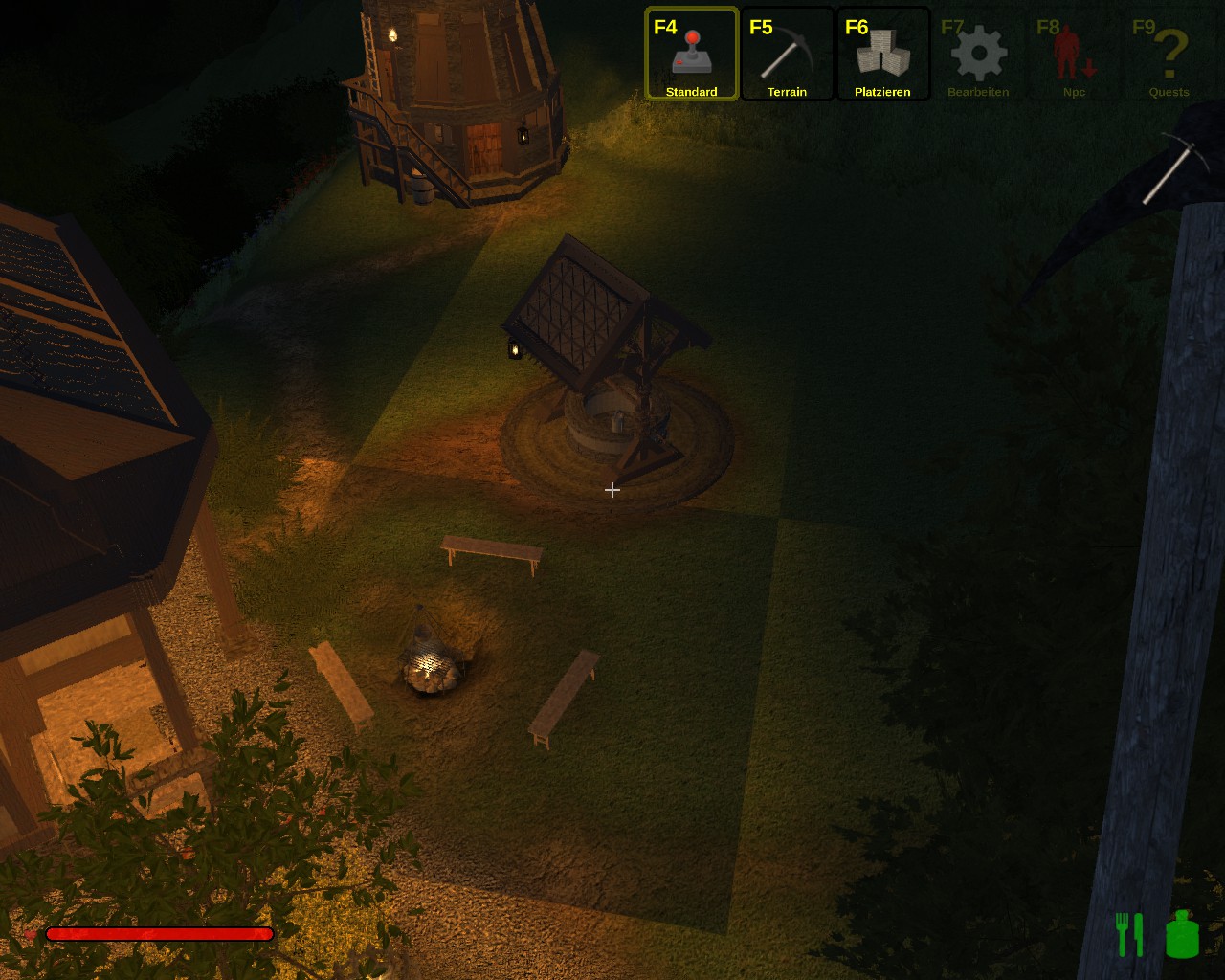Image resolution: width=1225 pixels, height=980 pixels.
Task: Switch to the Terrain pickaxe tool
Action: coord(787,55)
